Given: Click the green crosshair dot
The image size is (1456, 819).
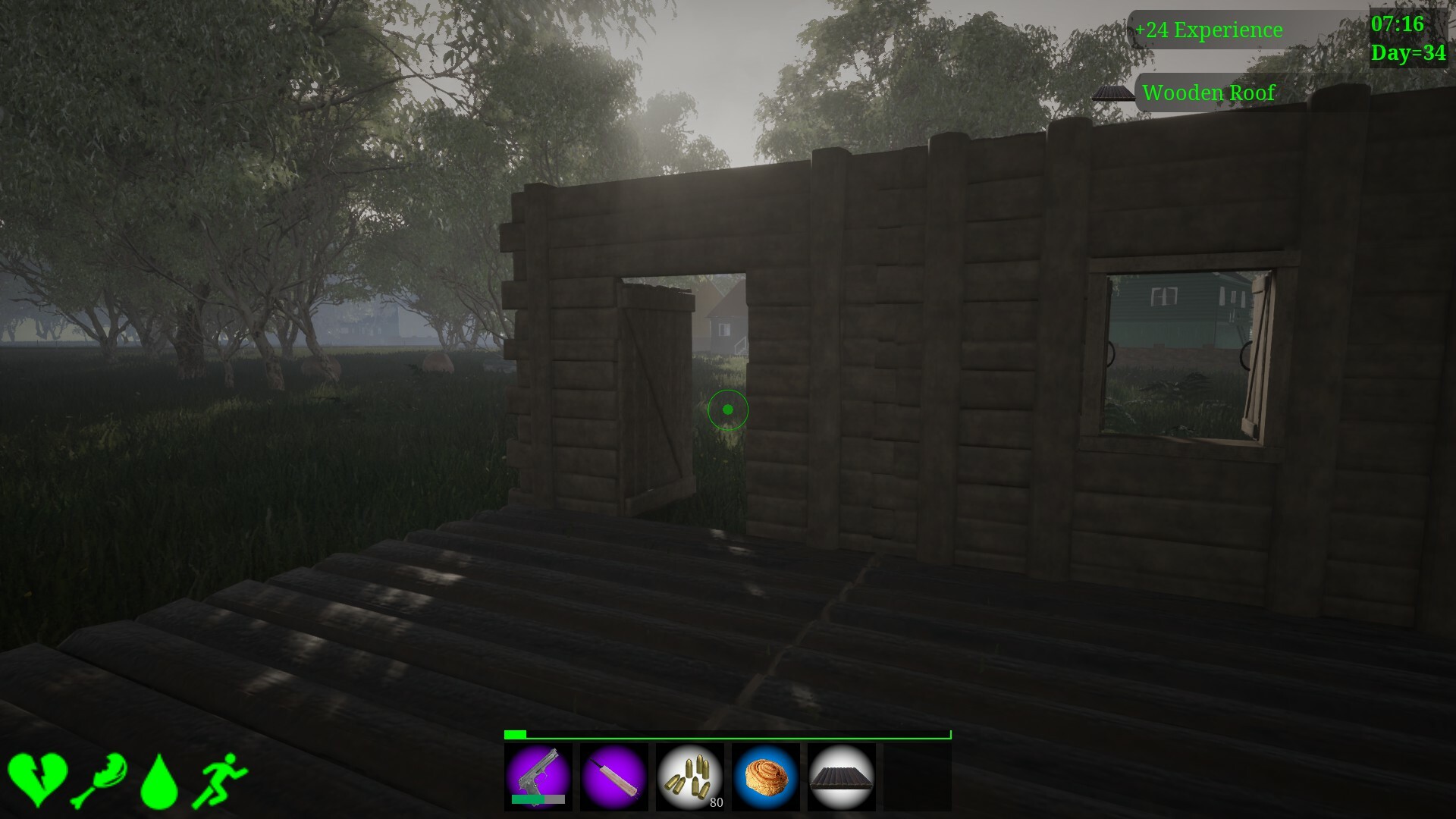Looking at the screenshot, I should [728, 409].
